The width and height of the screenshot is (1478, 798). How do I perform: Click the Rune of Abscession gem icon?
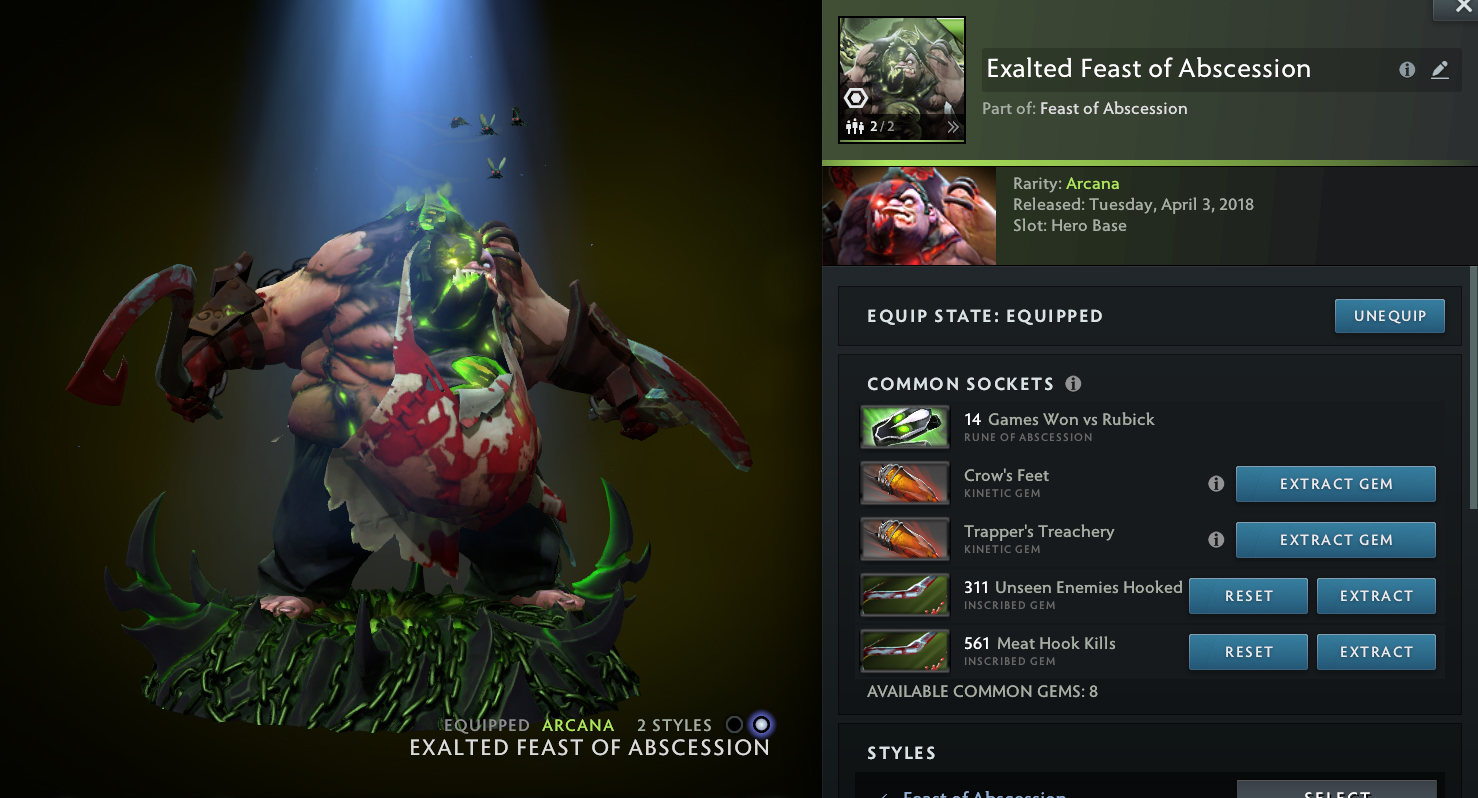(905, 427)
